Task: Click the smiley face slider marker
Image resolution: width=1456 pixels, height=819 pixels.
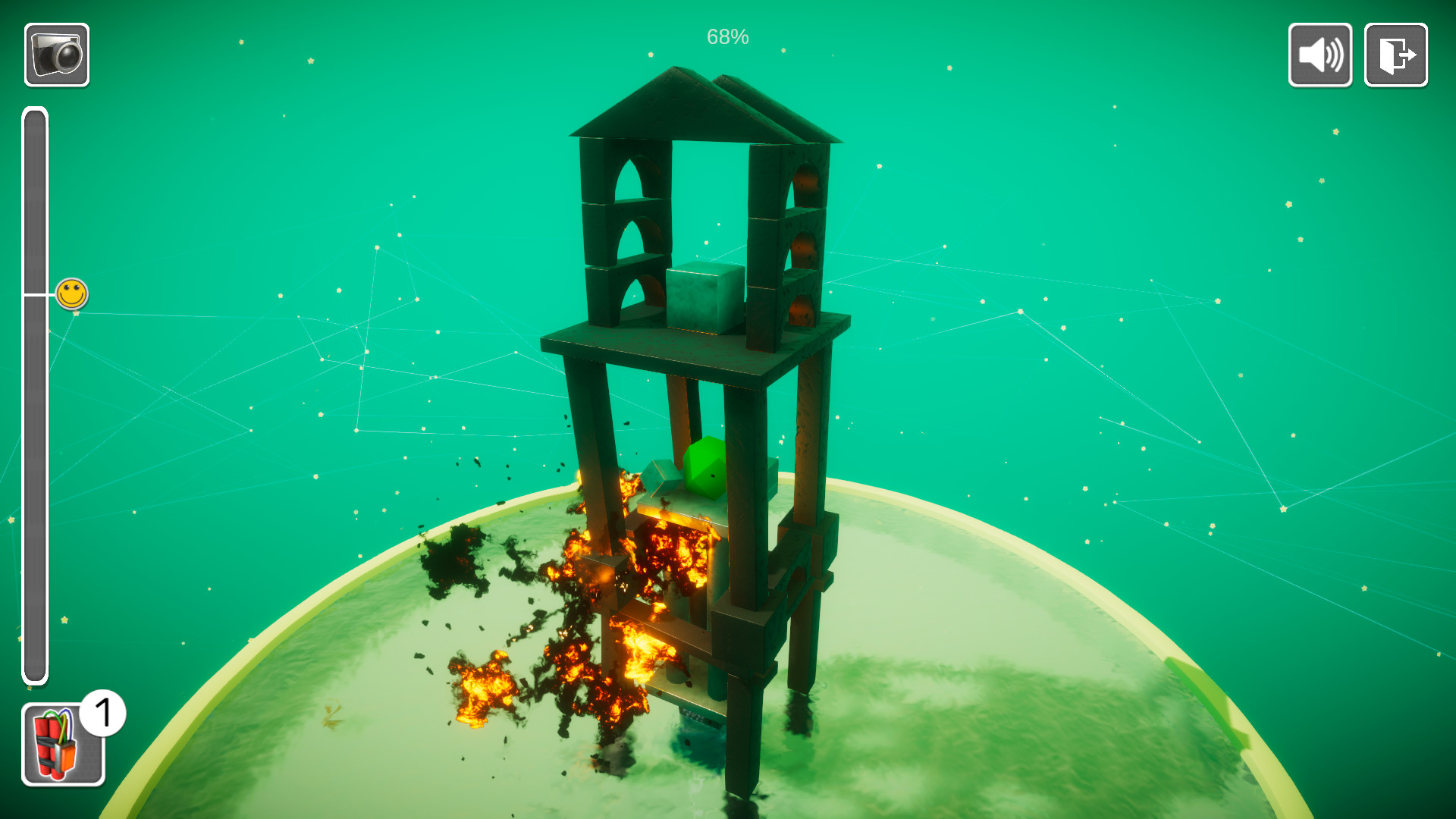Action: pyautogui.click(x=72, y=293)
